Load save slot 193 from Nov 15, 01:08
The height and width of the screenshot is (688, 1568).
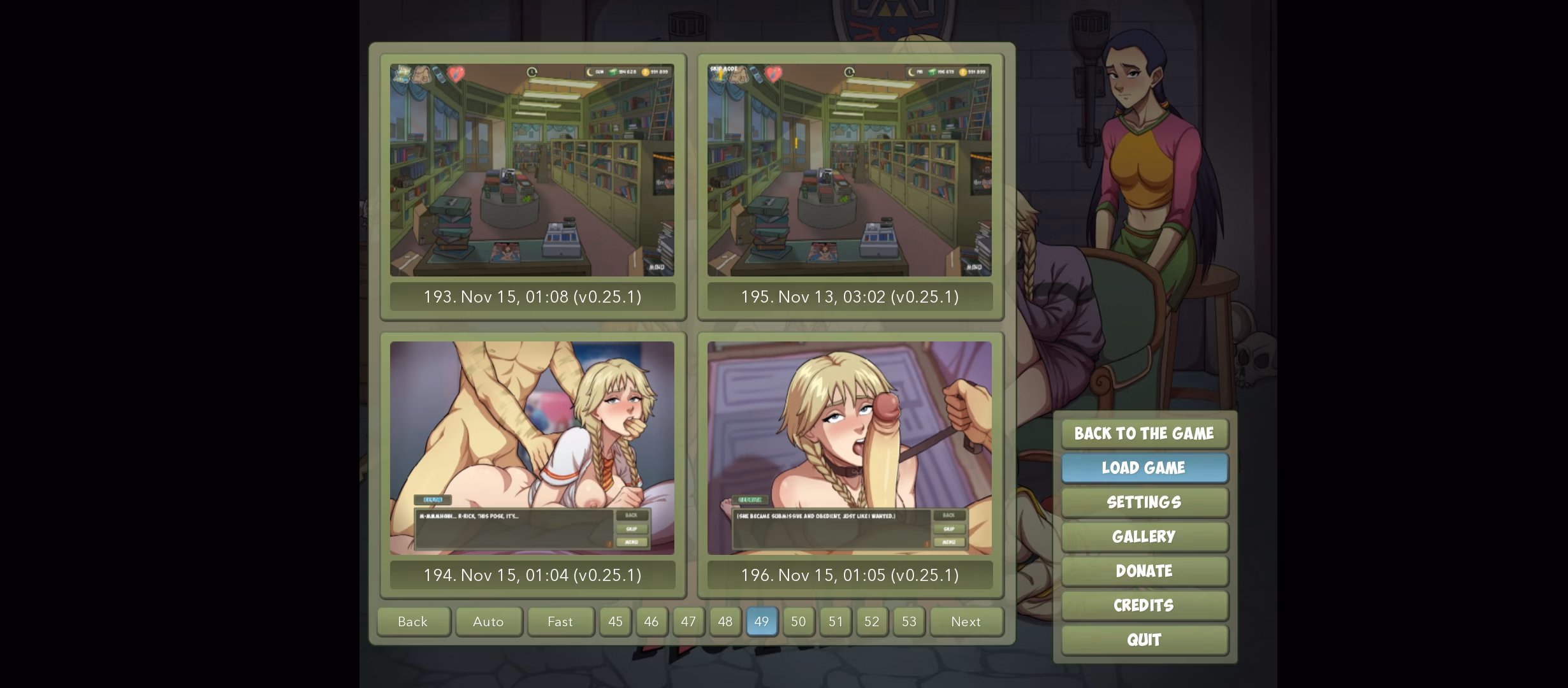click(532, 186)
